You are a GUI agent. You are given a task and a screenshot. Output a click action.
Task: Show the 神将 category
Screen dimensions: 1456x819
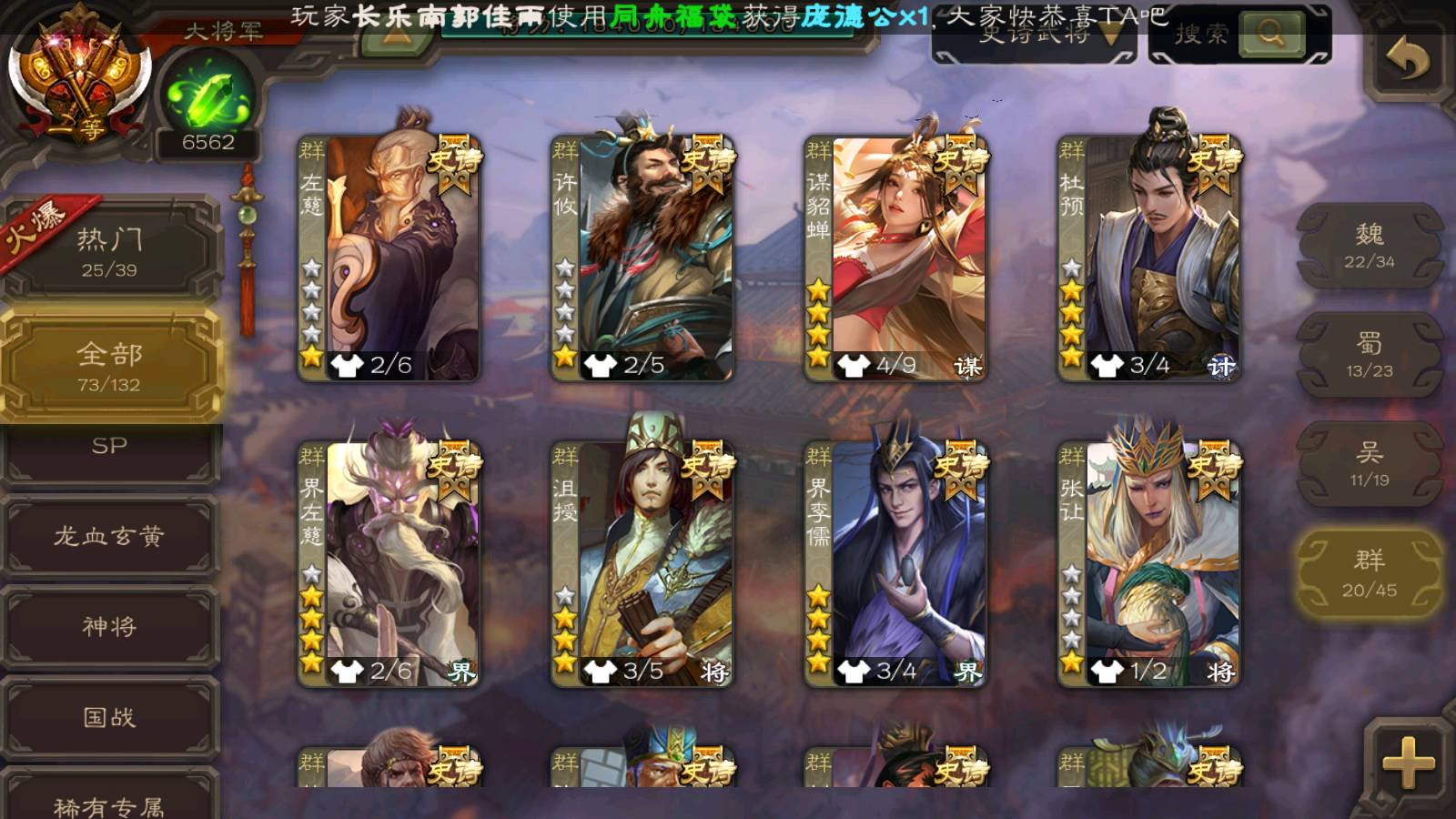tap(110, 627)
